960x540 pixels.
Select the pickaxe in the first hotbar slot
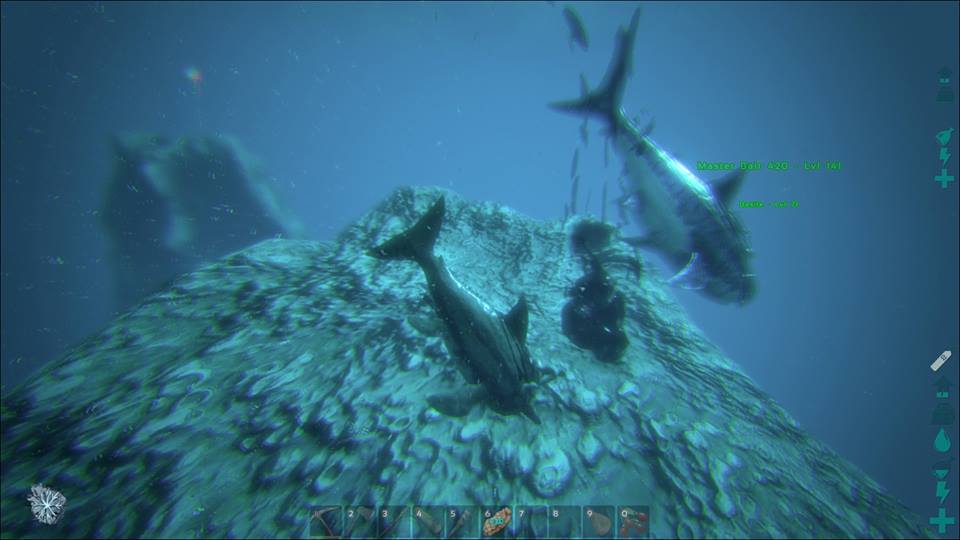pos(326,522)
